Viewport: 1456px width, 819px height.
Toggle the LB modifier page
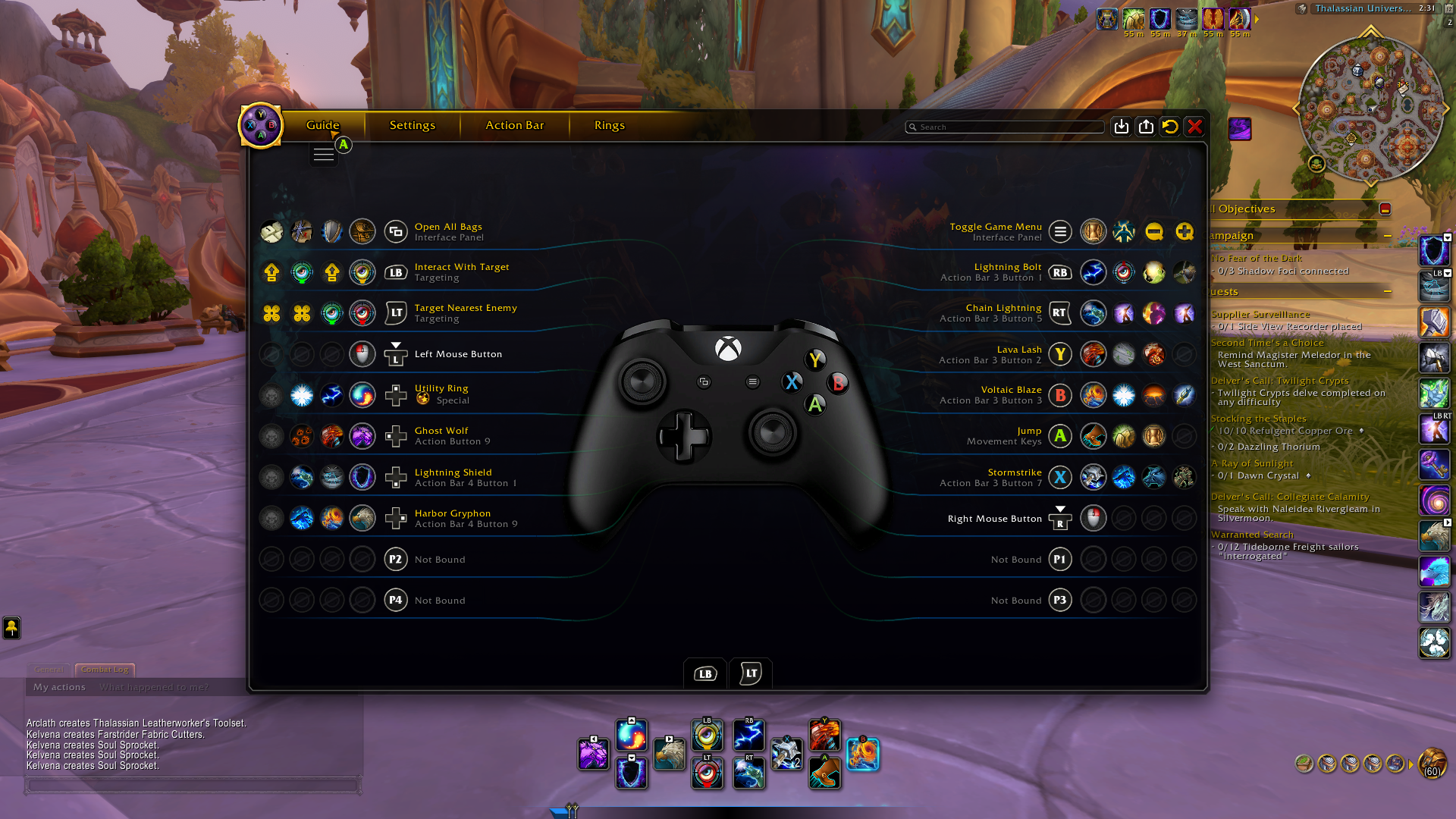click(x=704, y=673)
